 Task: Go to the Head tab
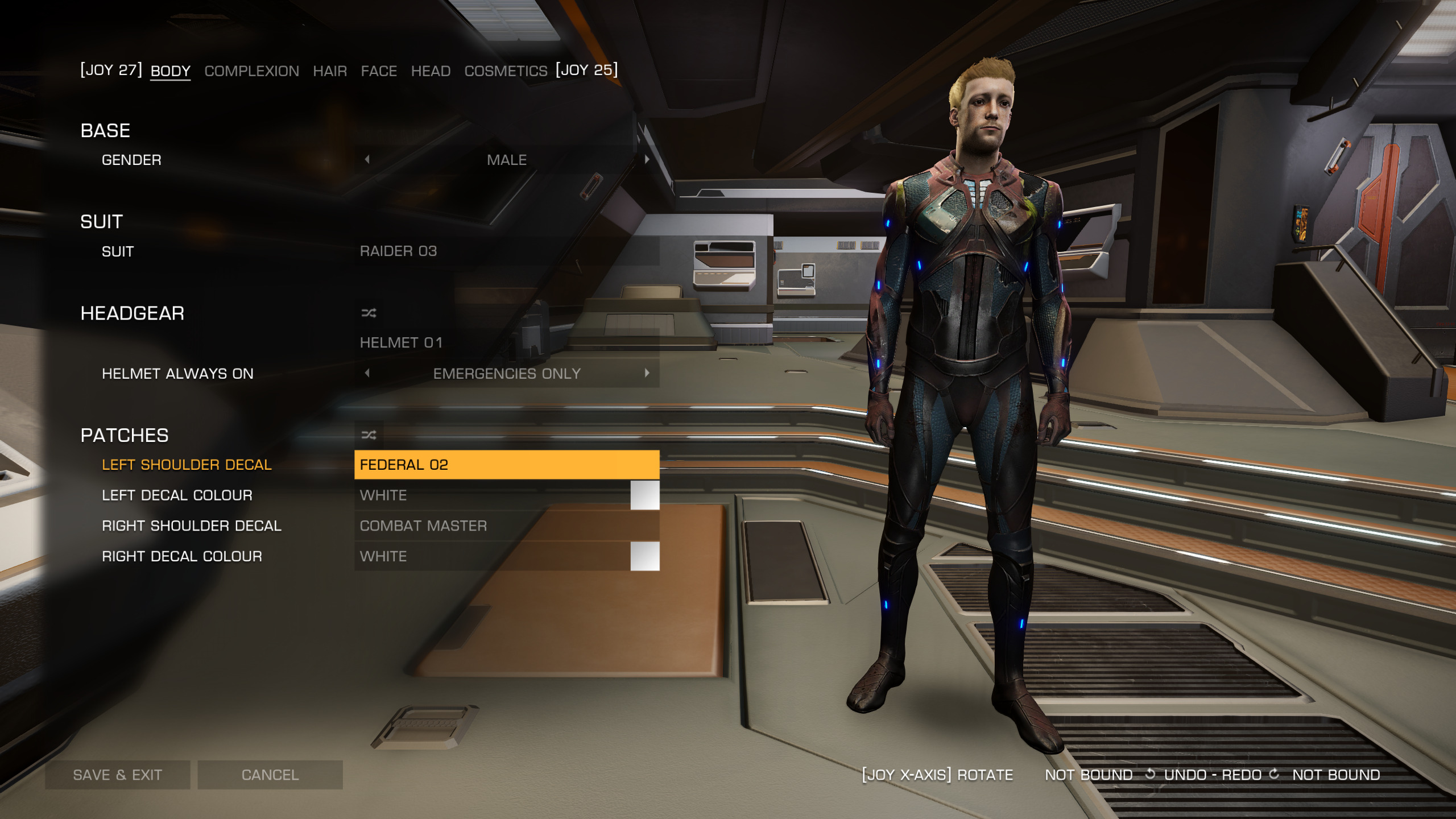[x=431, y=71]
